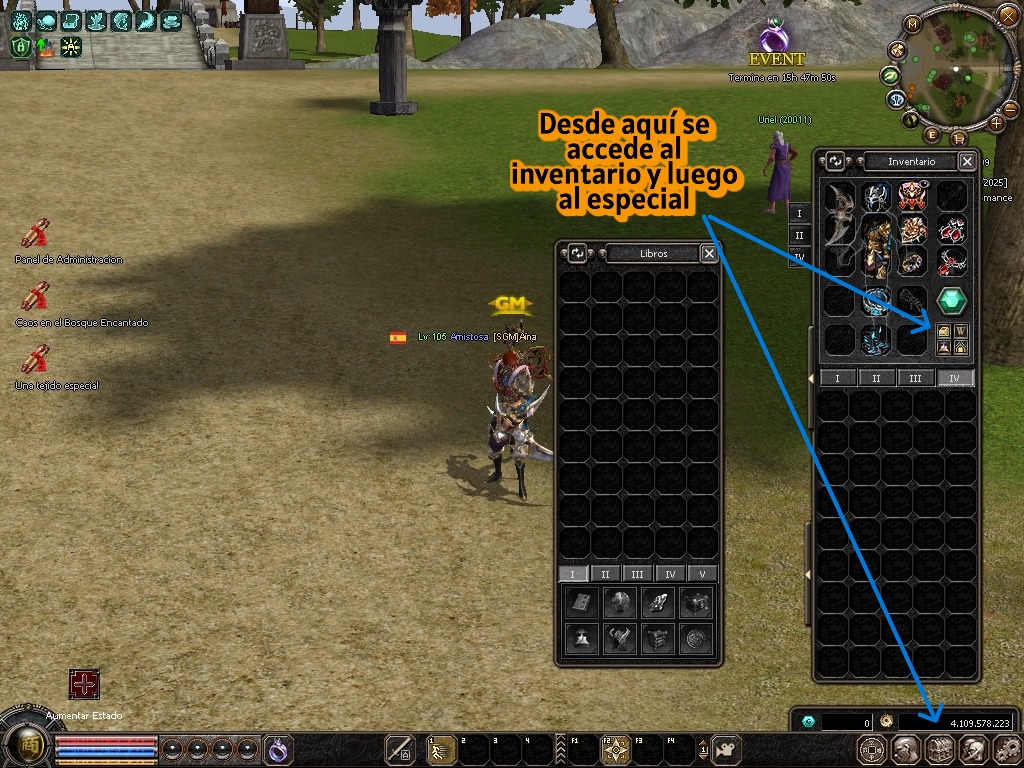This screenshot has height=768, width=1024.
Task: Switch Libros to page III
Action: [x=637, y=574]
